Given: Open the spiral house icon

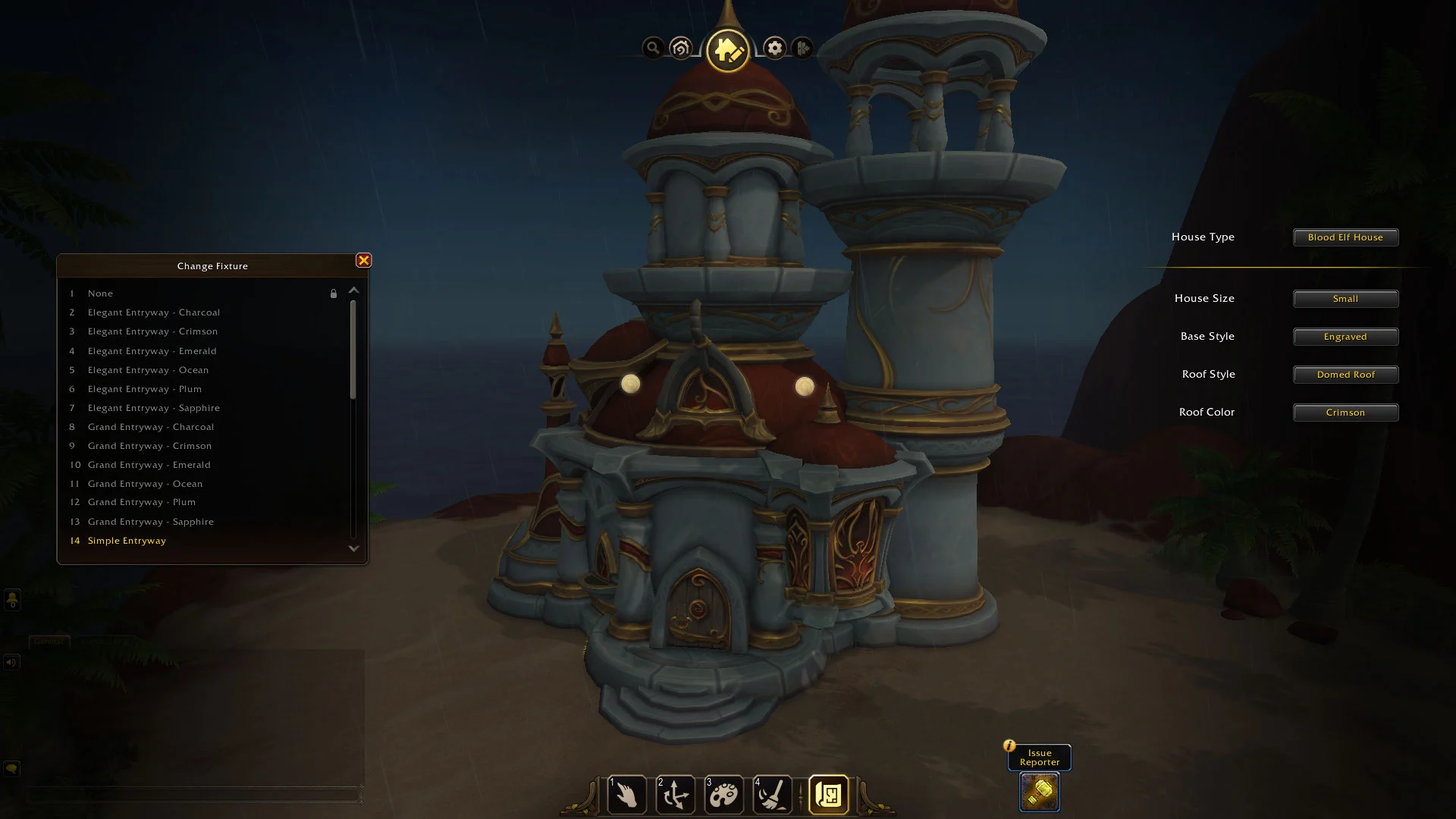Looking at the screenshot, I should [681, 49].
